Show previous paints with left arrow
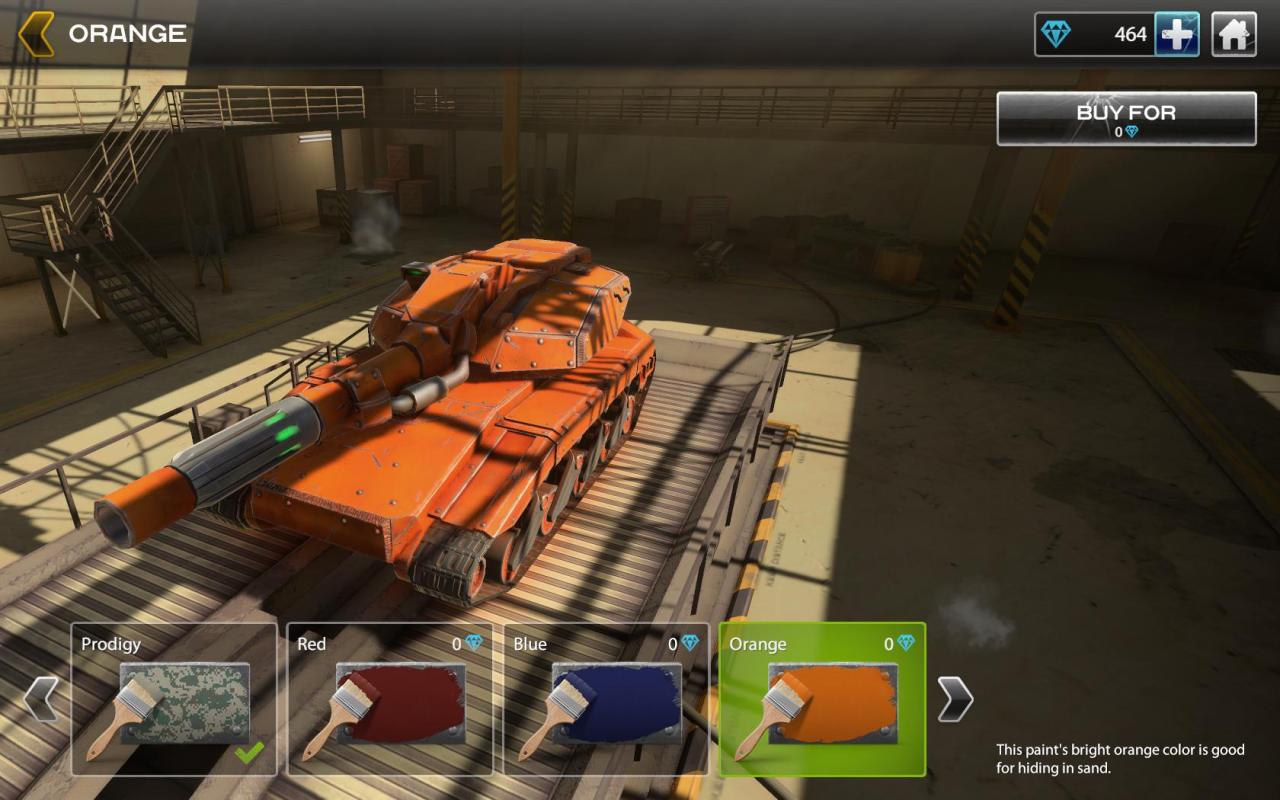Image resolution: width=1280 pixels, height=800 pixels. (40, 699)
